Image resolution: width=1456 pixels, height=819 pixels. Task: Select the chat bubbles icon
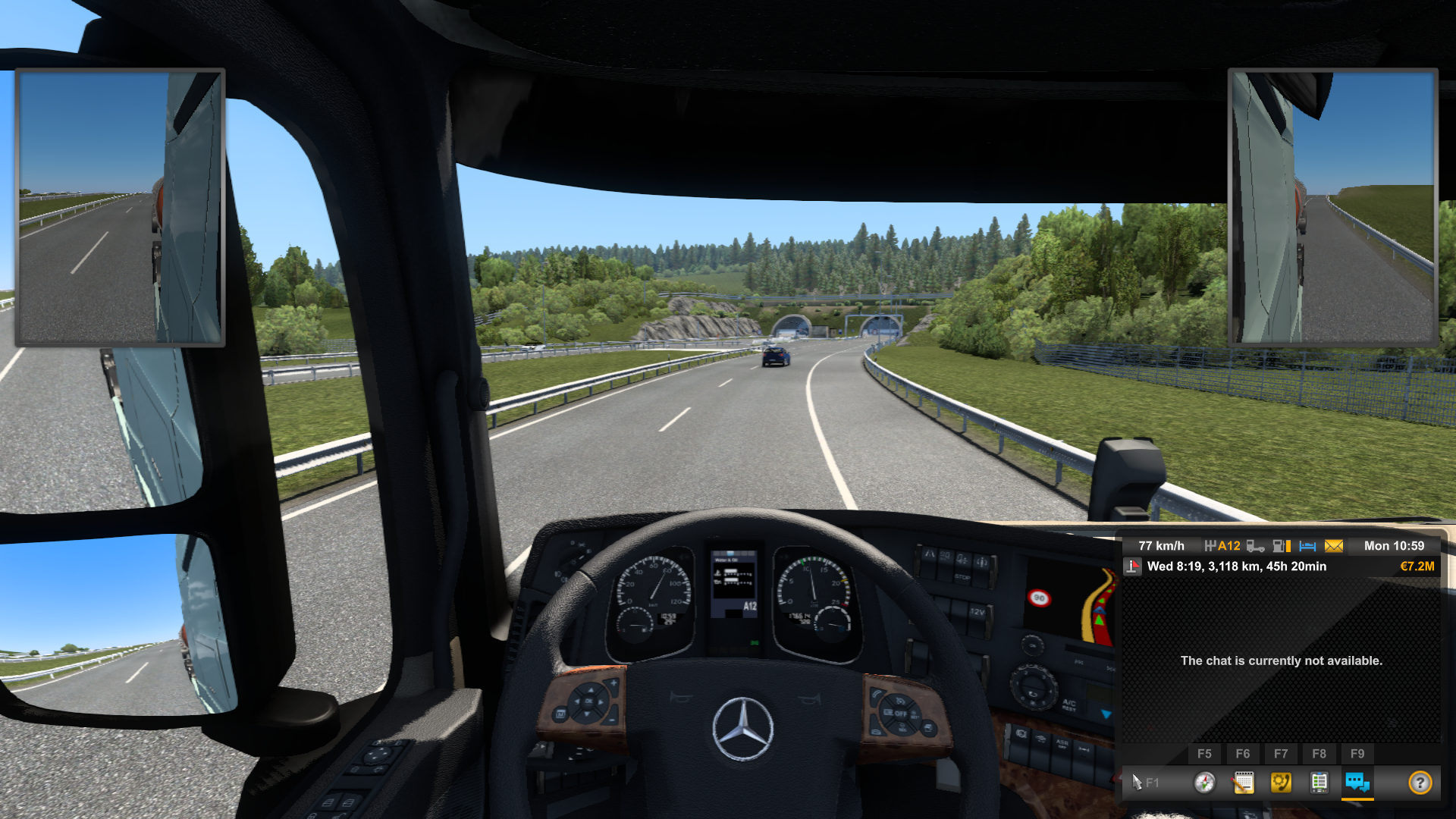(1358, 783)
